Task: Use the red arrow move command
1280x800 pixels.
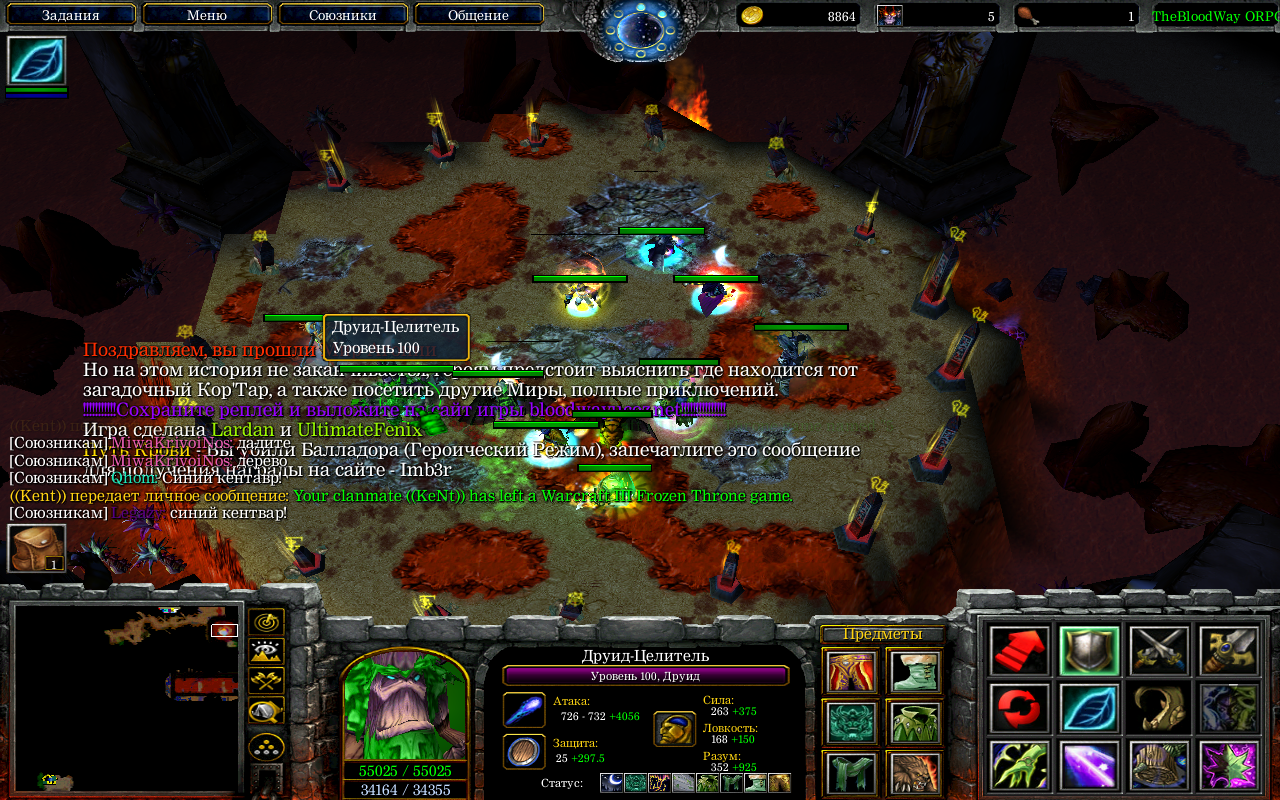Action: coord(1020,651)
